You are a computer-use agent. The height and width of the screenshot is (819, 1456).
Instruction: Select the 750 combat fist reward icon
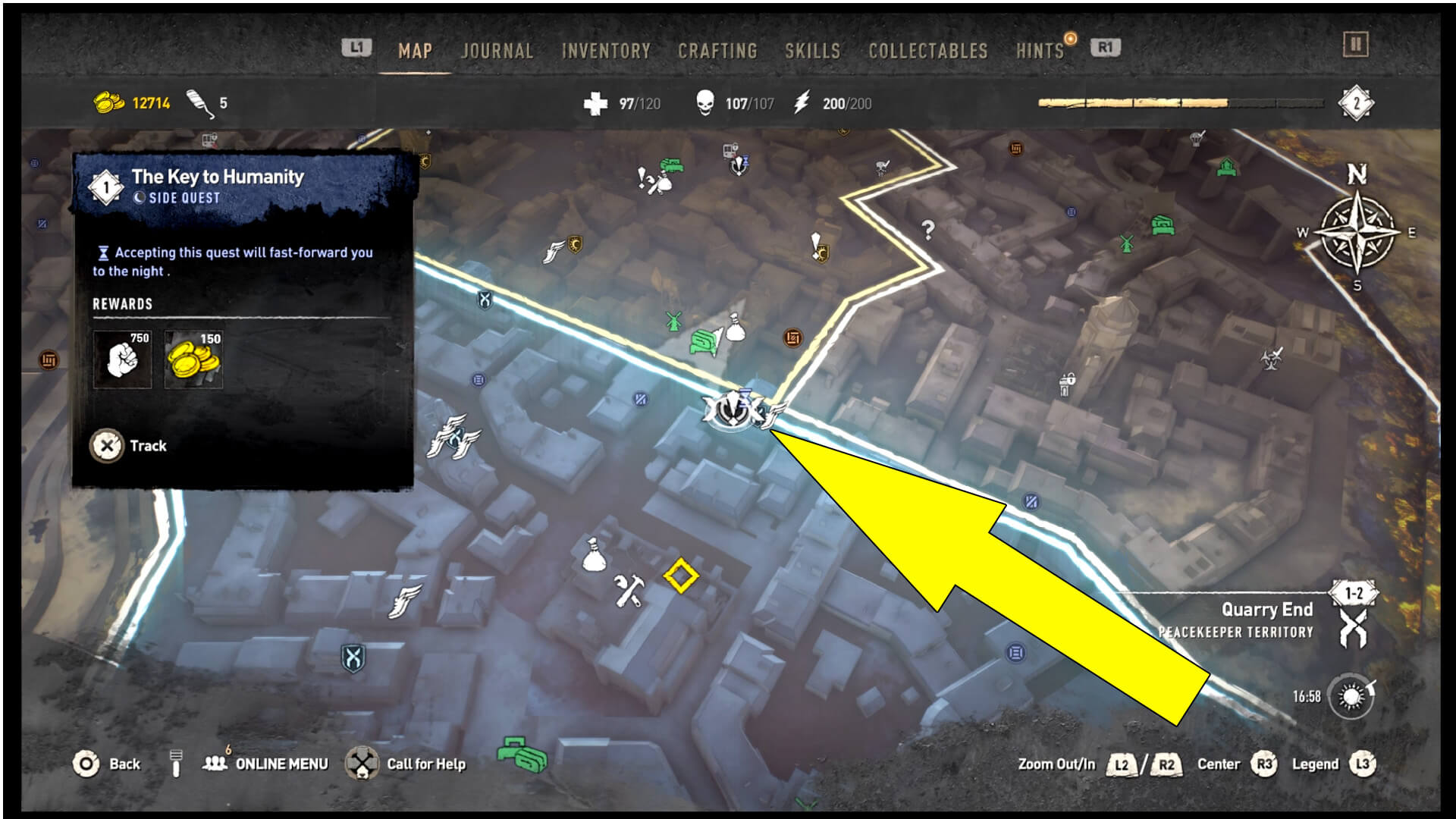pos(122,359)
